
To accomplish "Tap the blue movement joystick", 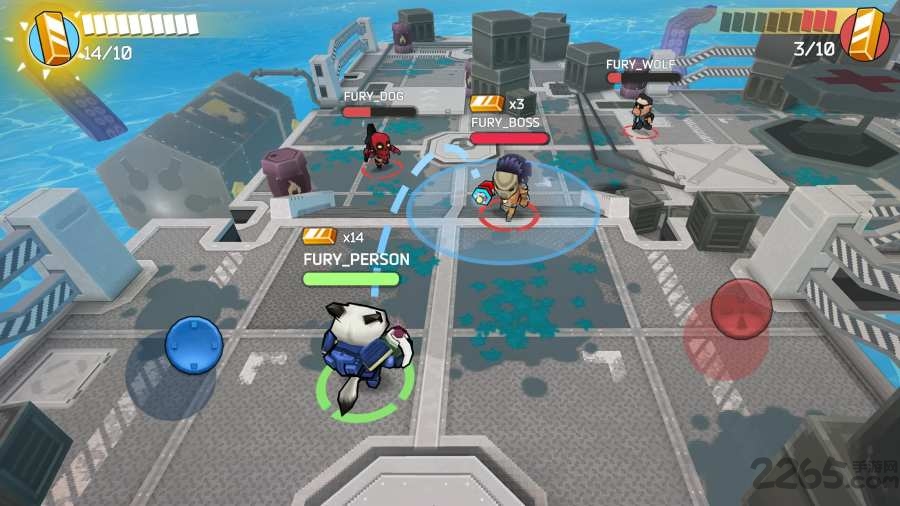I will point(193,345).
